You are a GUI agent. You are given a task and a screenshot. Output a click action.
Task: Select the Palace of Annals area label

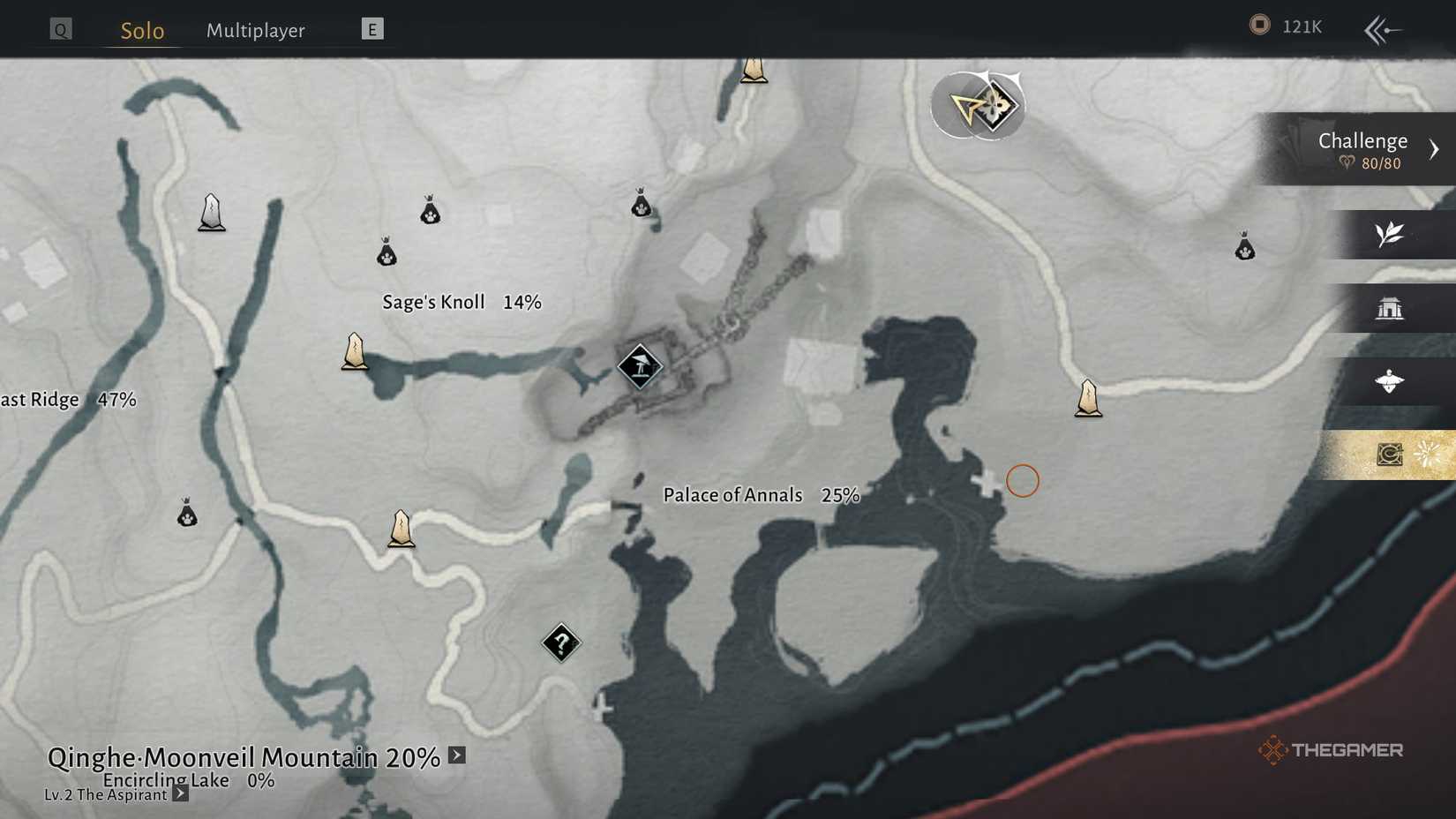(x=732, y=495)
